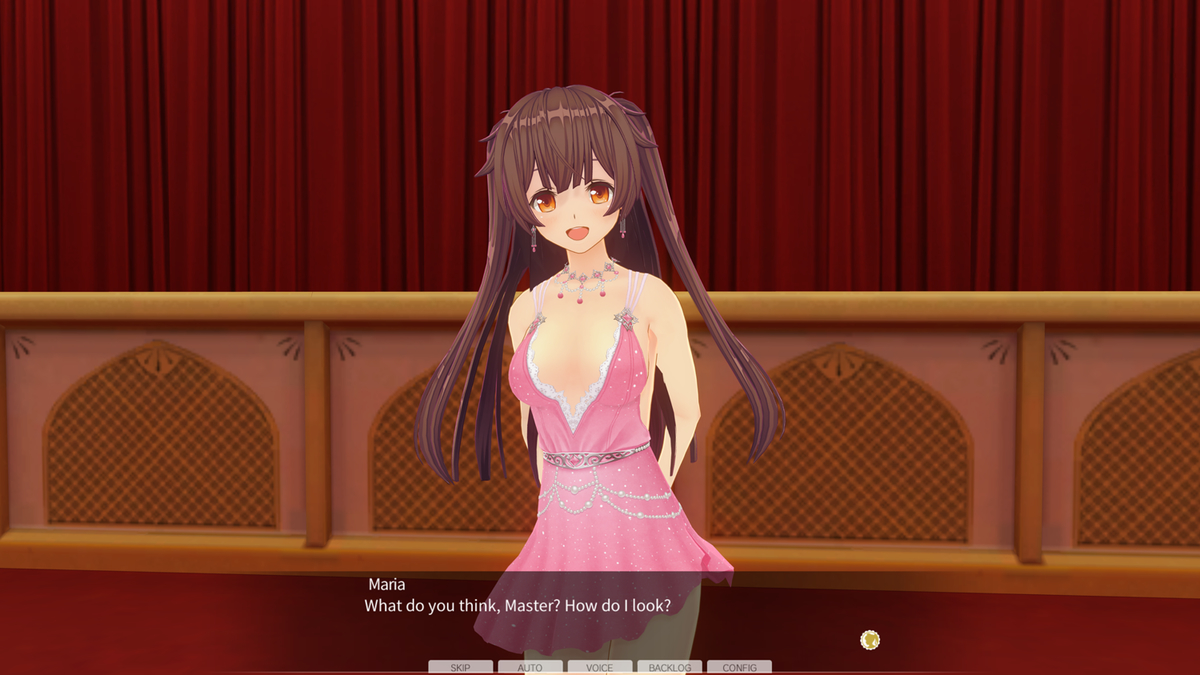Open the CONFIG settings

tap(739, 667)
